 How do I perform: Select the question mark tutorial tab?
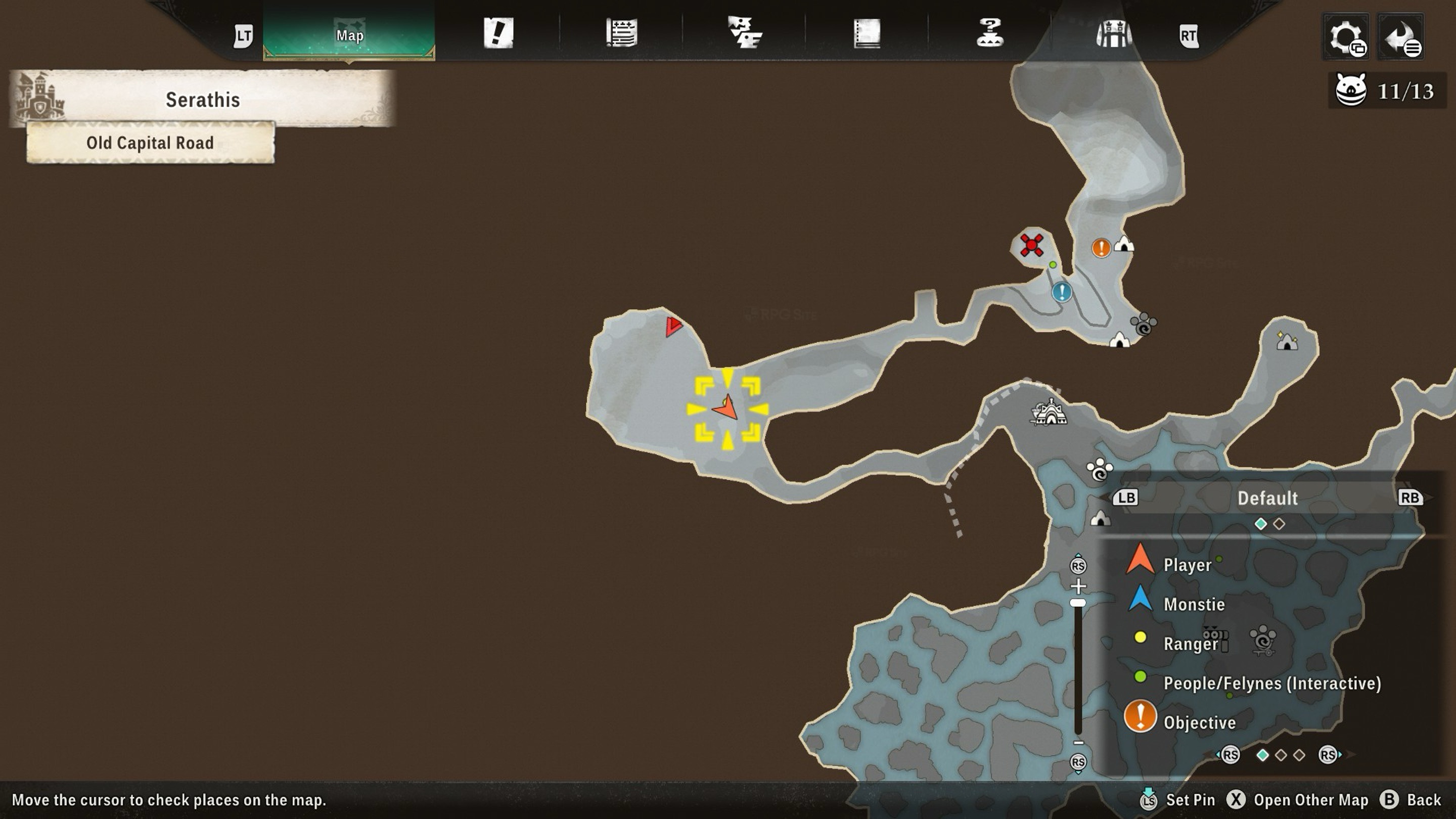990,33
